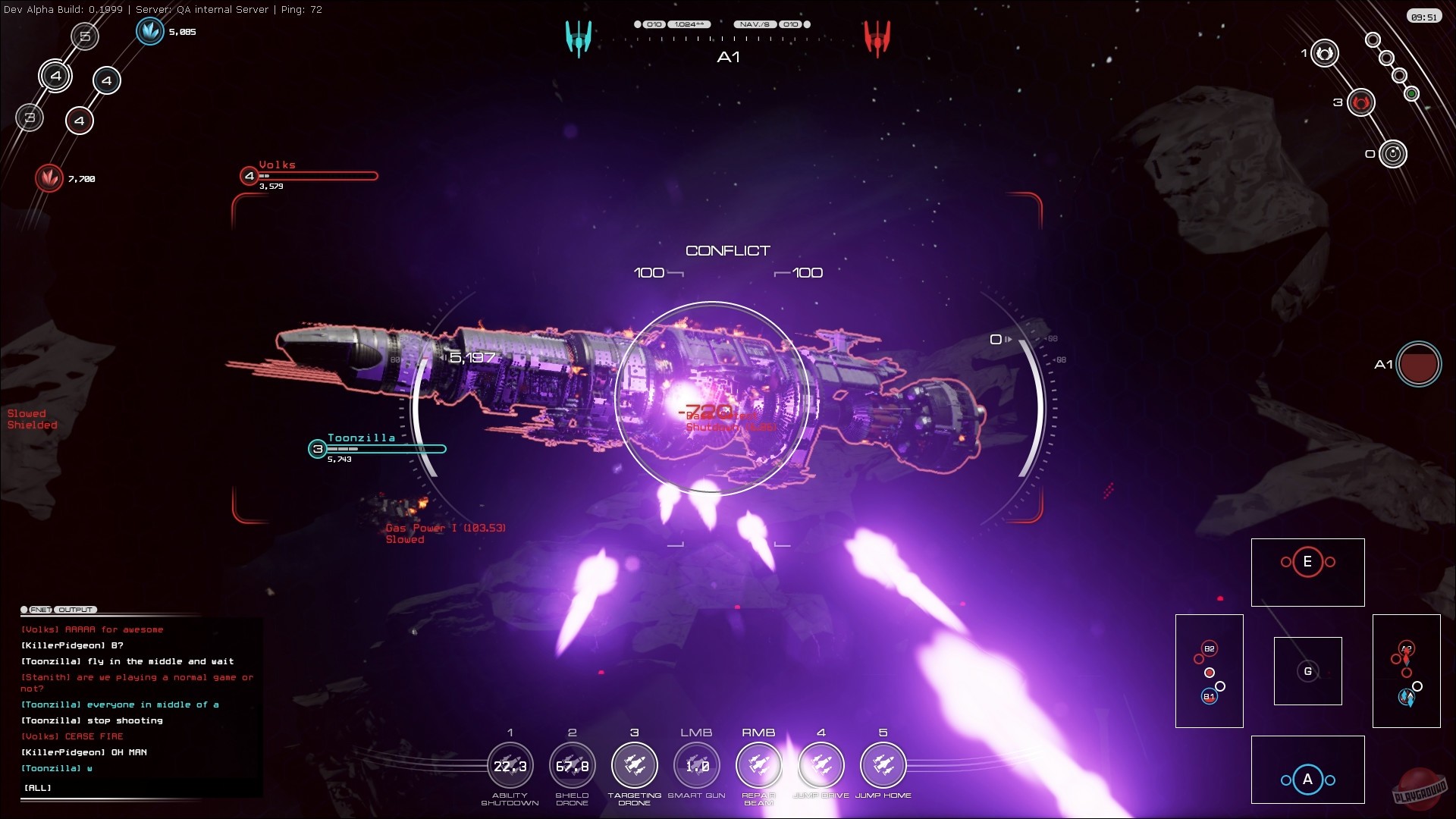Select the Ability Shutdown icon on the hotbar
This screenshot has height=819, width=1456.
[510, 765]
